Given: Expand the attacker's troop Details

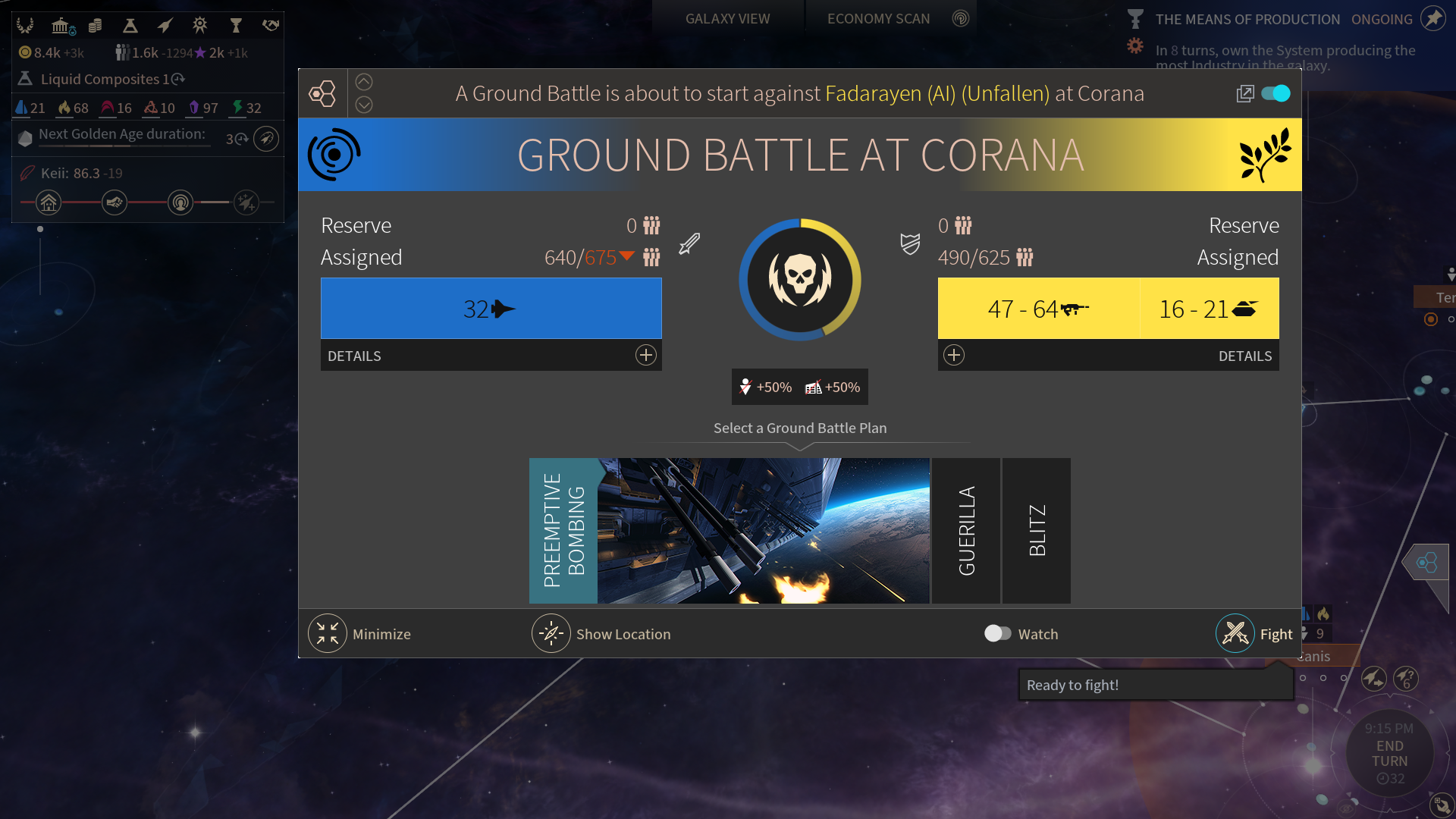Looking at the screenshot, I should (x=645, y=355).
